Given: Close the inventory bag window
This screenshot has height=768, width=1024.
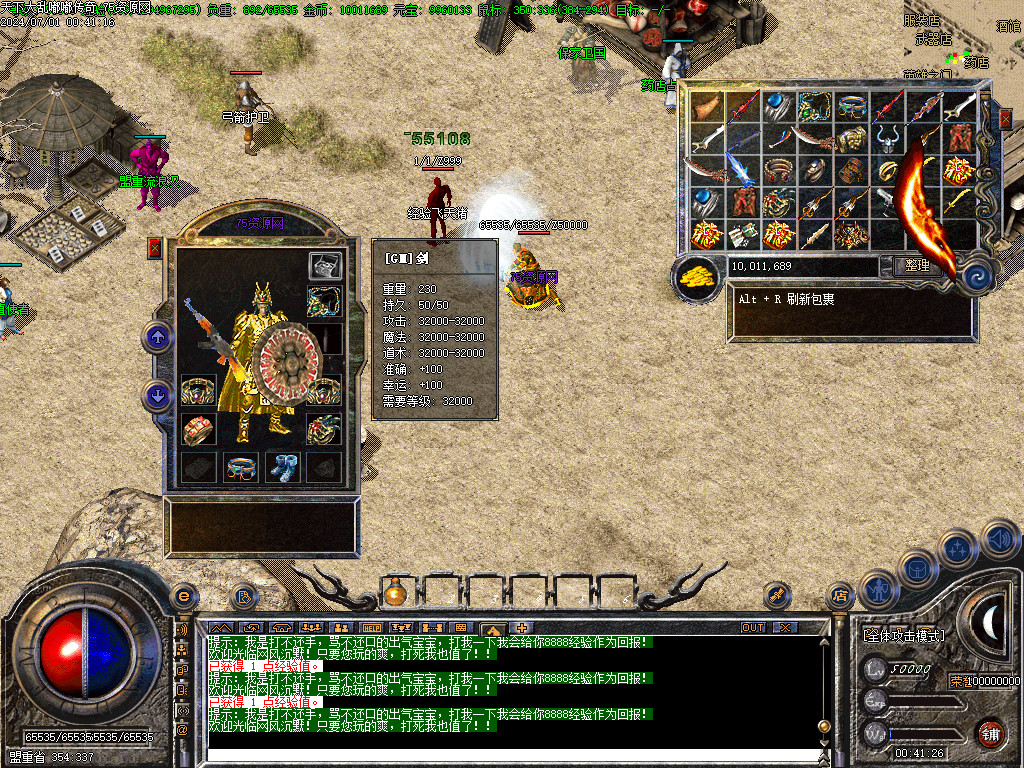Looking at the screenshot, I should pyautogui.click(x=1005, y=118).
